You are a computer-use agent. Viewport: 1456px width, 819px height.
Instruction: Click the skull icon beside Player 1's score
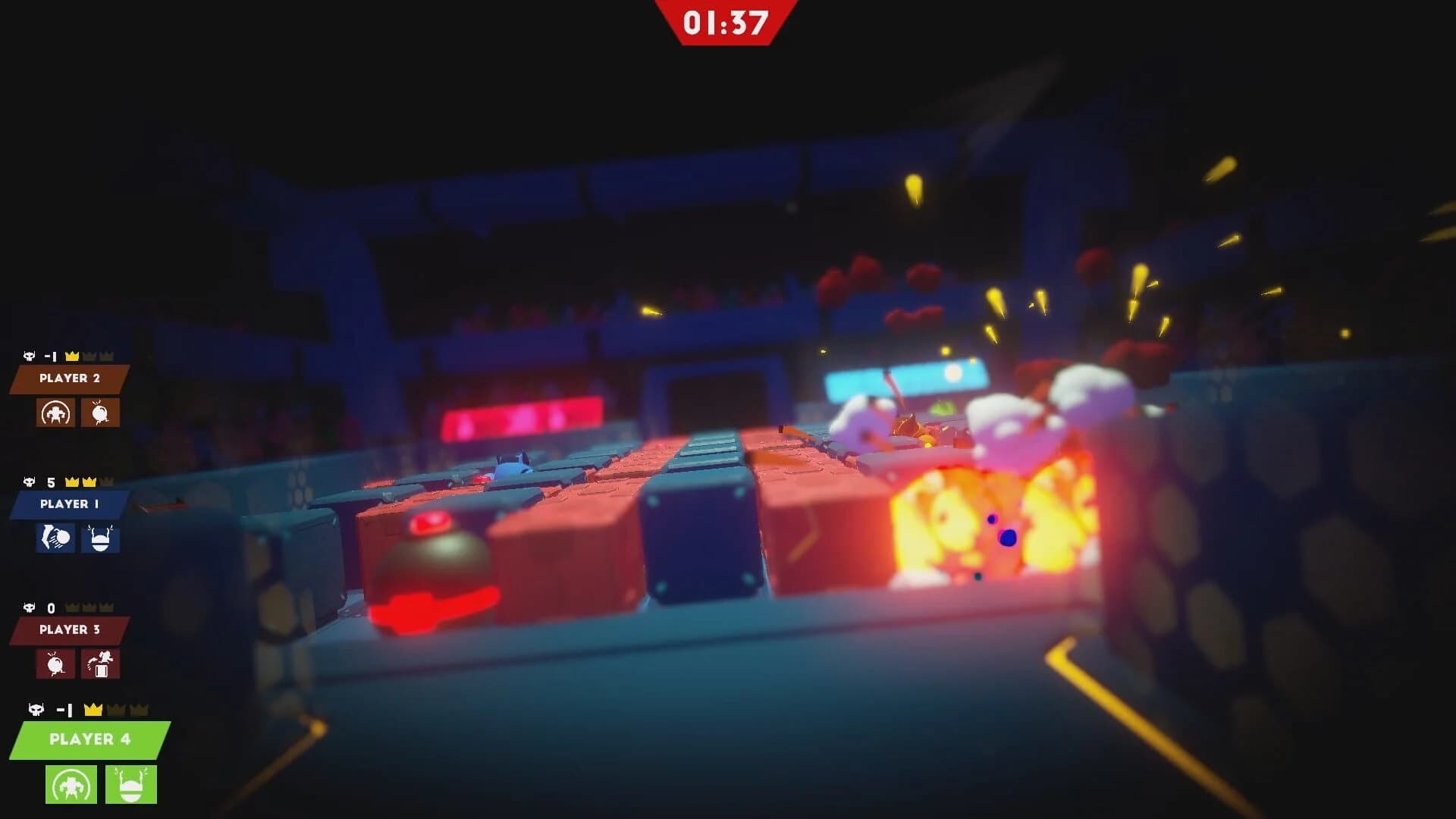click(x=29, y=481)
